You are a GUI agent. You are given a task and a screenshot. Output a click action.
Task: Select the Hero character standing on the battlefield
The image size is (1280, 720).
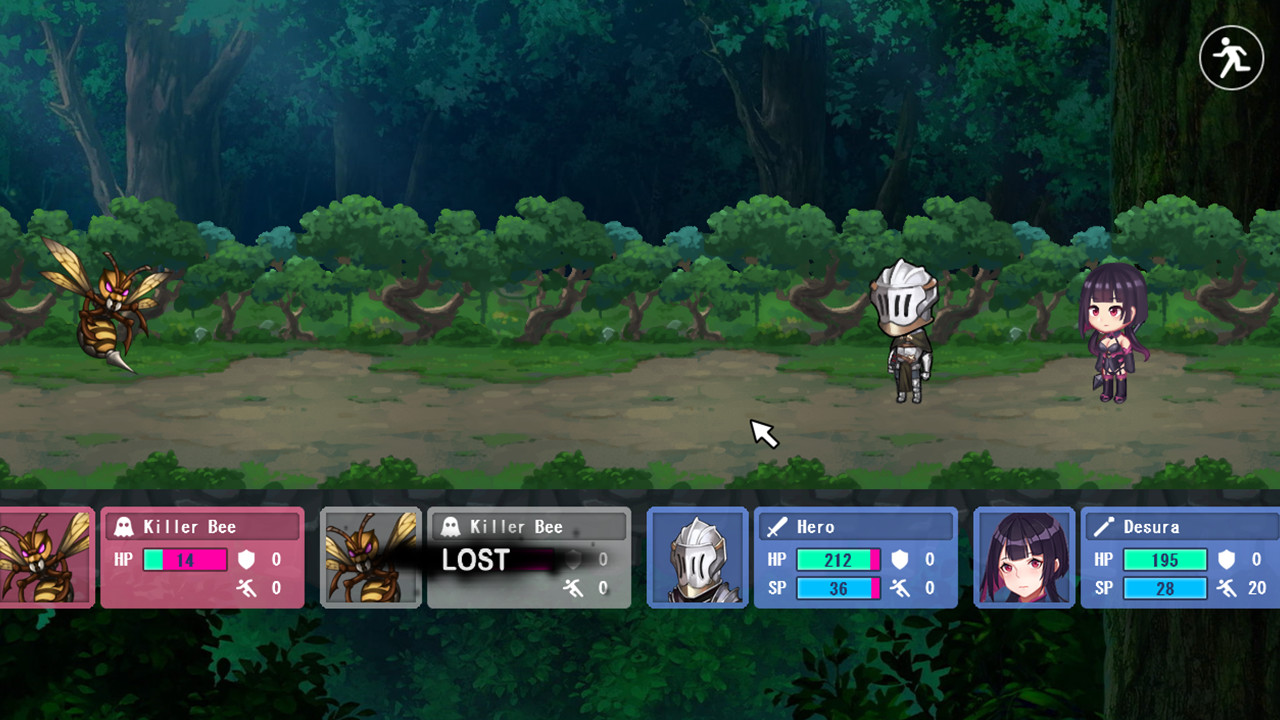[903, 330]
